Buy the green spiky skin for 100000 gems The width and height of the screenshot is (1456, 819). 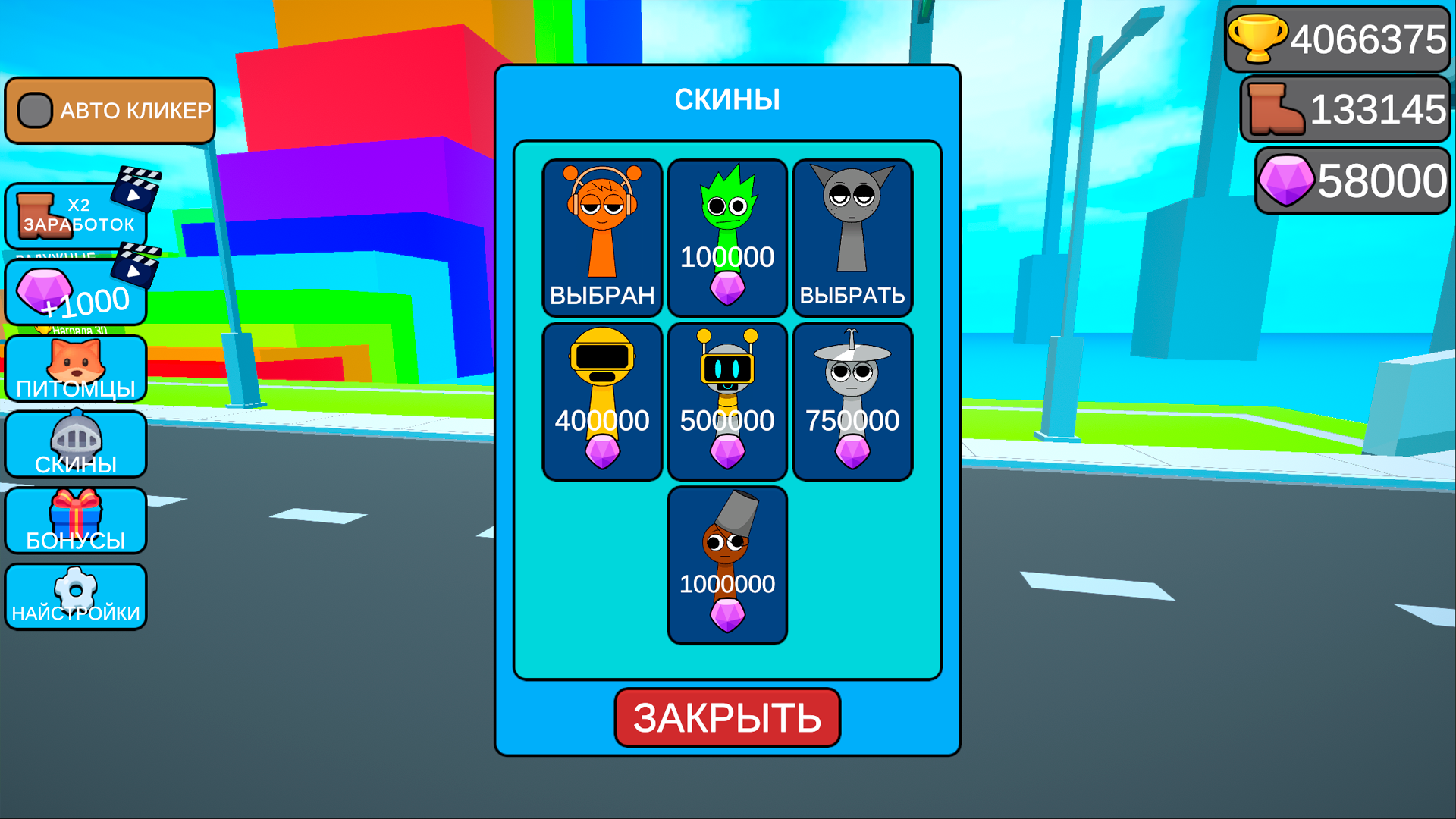pos(727,236)
